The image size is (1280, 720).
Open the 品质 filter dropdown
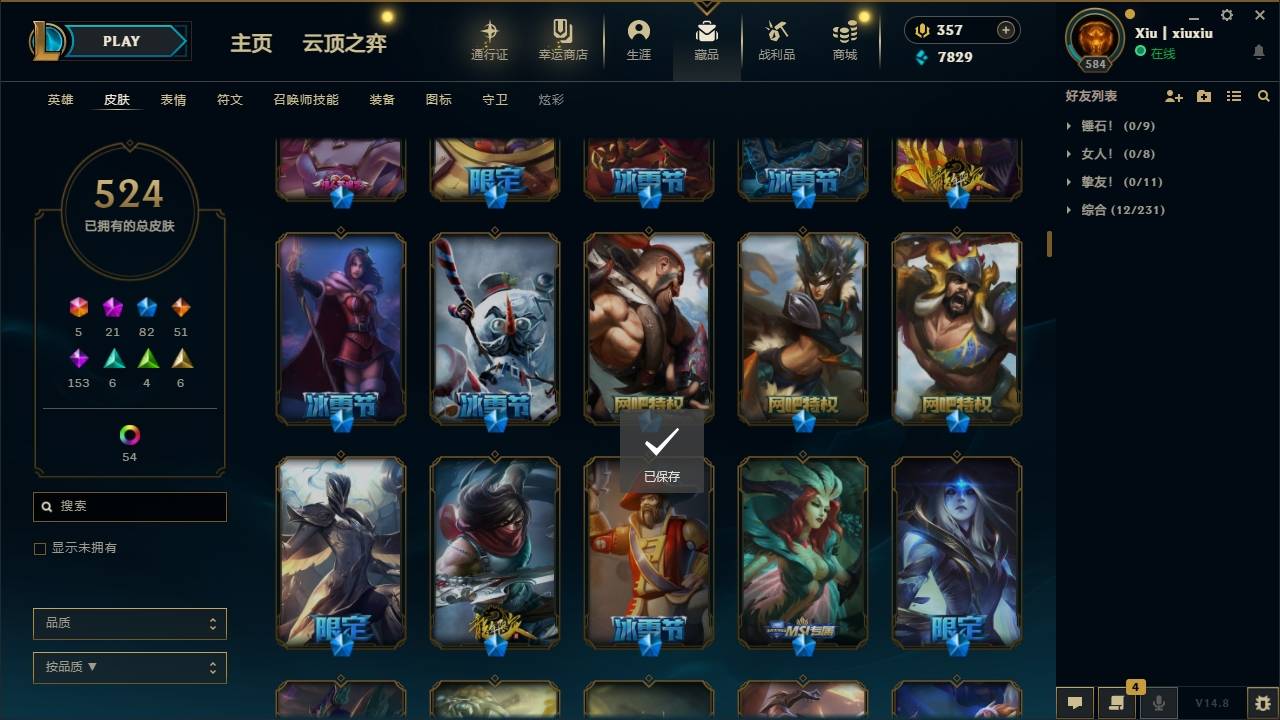tap(129, 623)
